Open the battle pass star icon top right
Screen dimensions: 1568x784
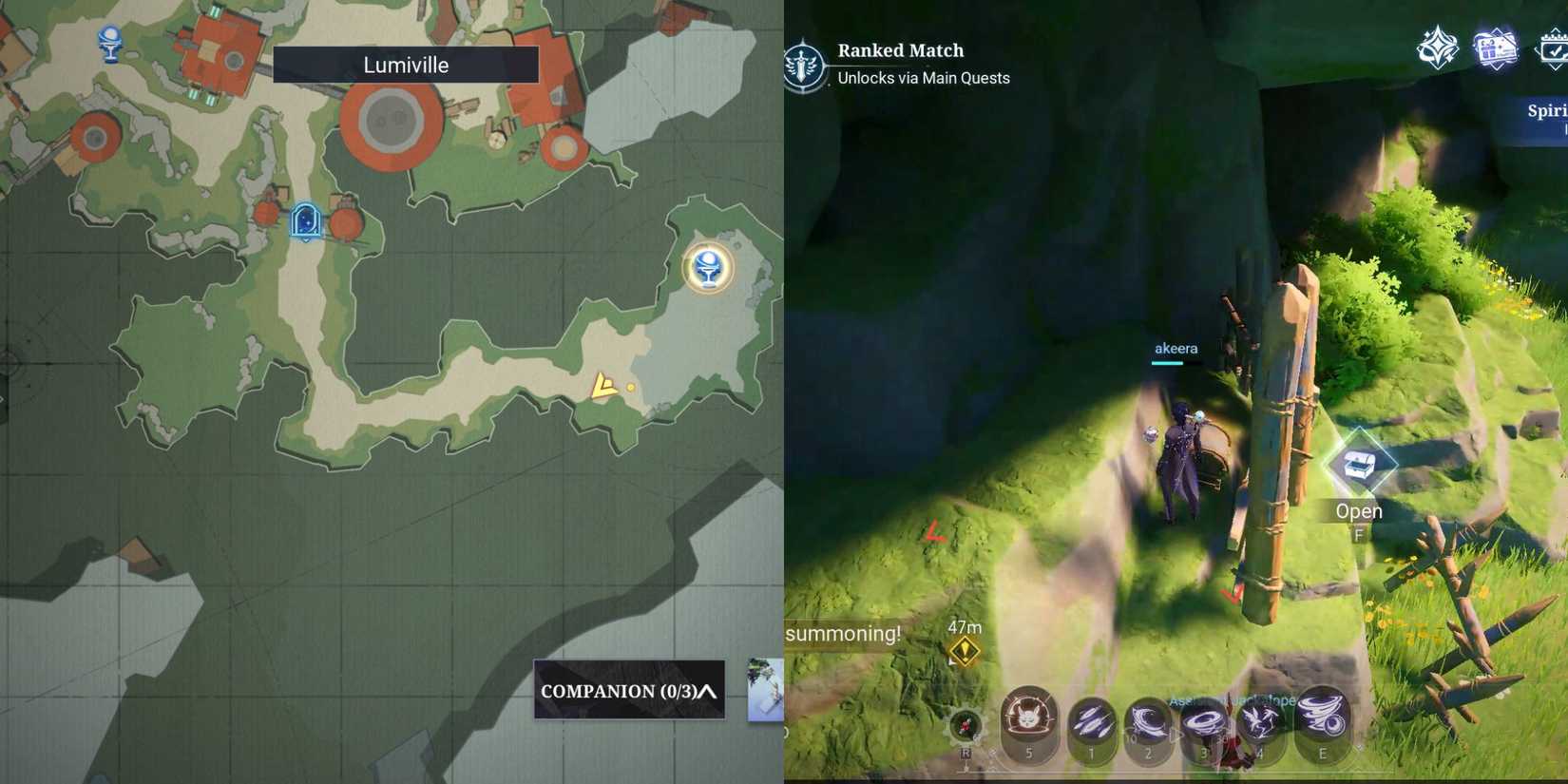click(1438, 48)
